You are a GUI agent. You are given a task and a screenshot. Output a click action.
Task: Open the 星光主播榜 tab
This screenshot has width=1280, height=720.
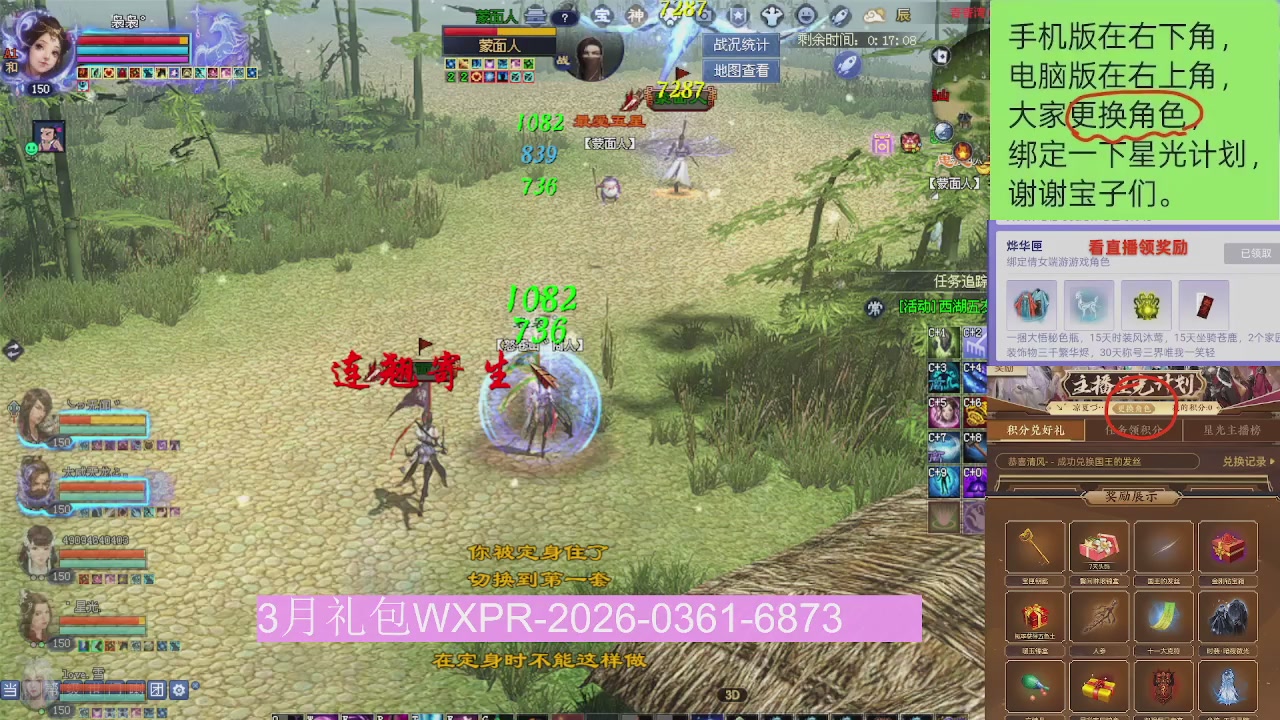[1232, 430]
